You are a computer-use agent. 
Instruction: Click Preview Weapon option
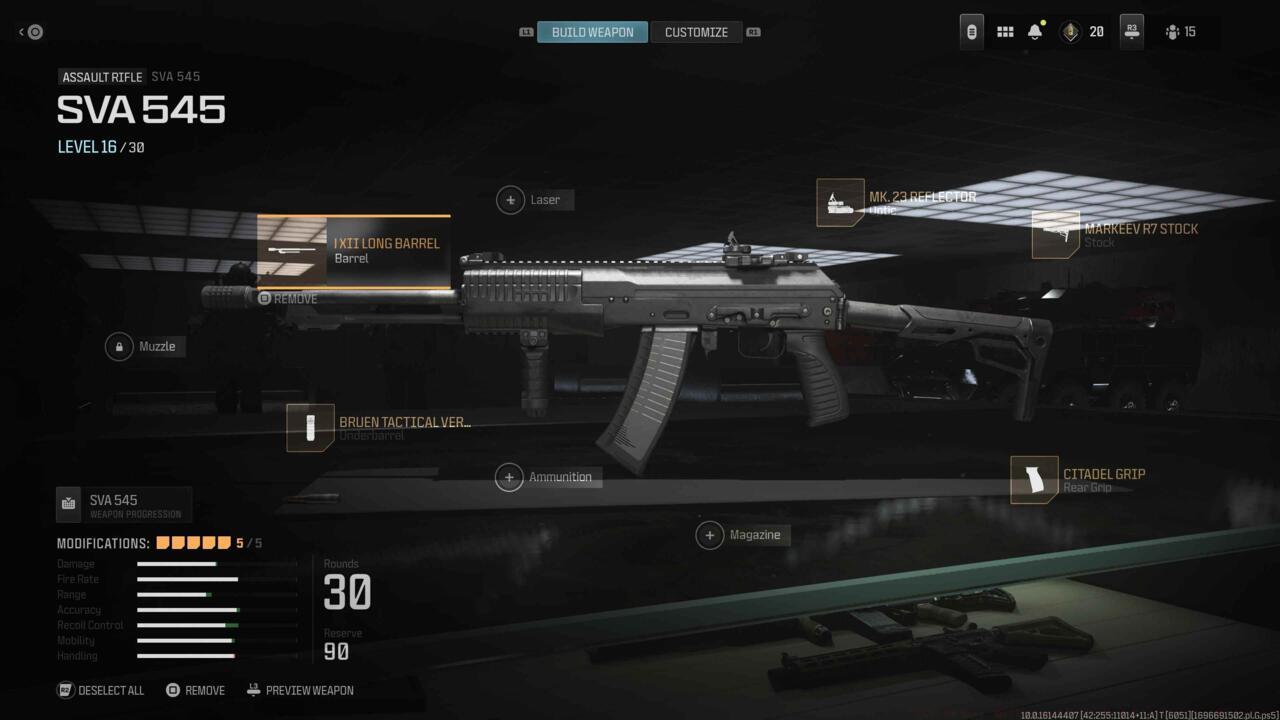coord(300,690)
